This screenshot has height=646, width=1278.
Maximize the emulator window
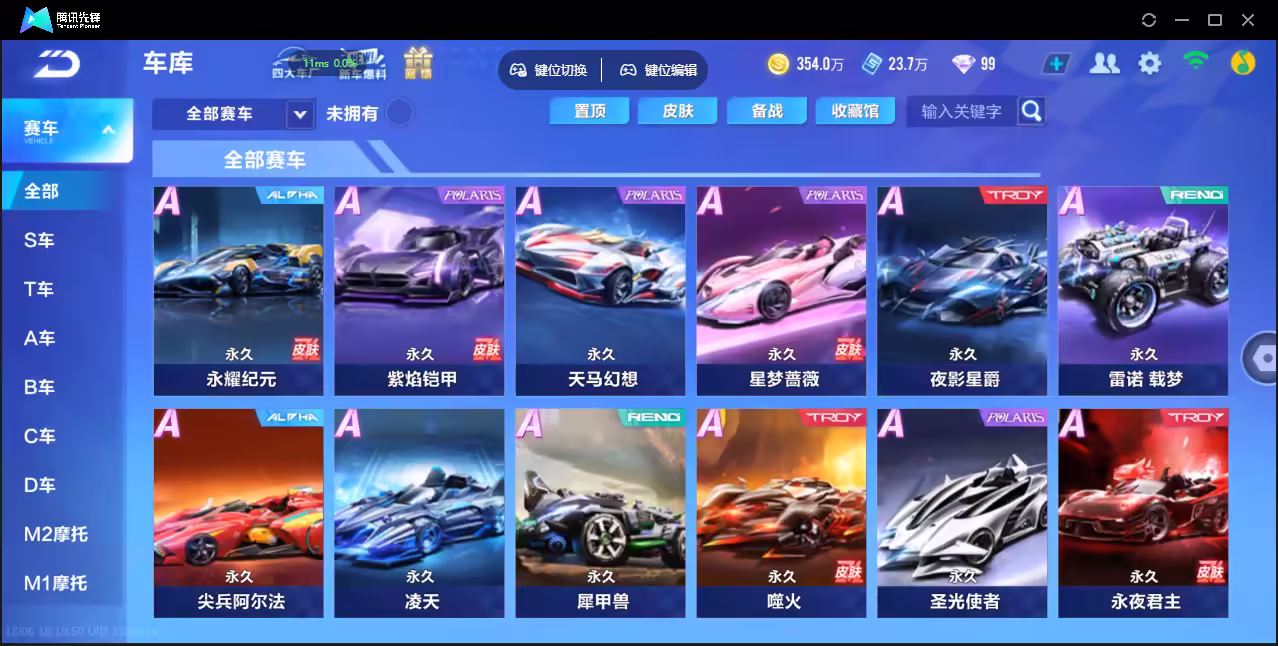[x=1215, y=19]
